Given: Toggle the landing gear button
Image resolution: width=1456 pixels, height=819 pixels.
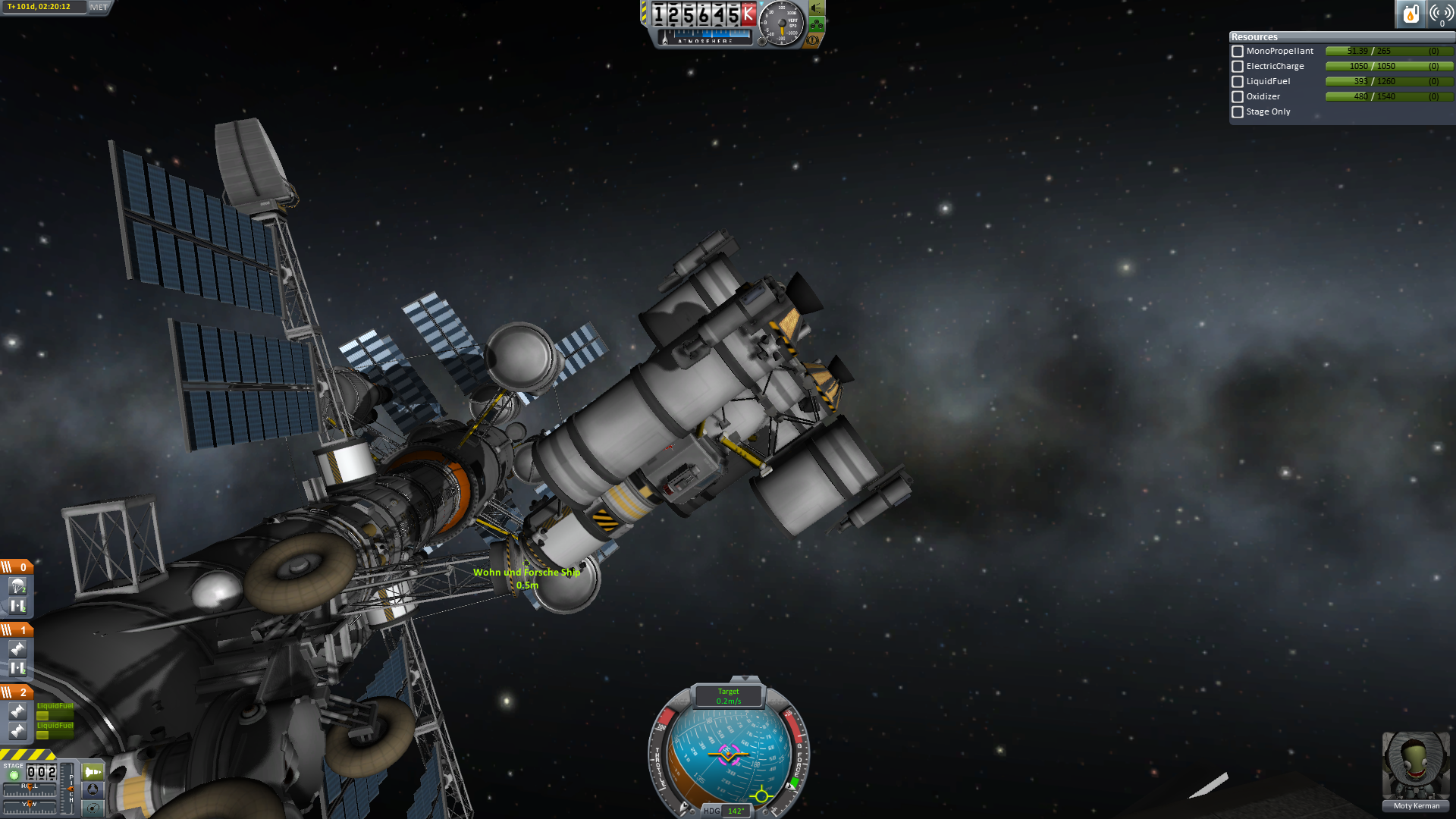Looking at the screenshot, I should point(817,24).
